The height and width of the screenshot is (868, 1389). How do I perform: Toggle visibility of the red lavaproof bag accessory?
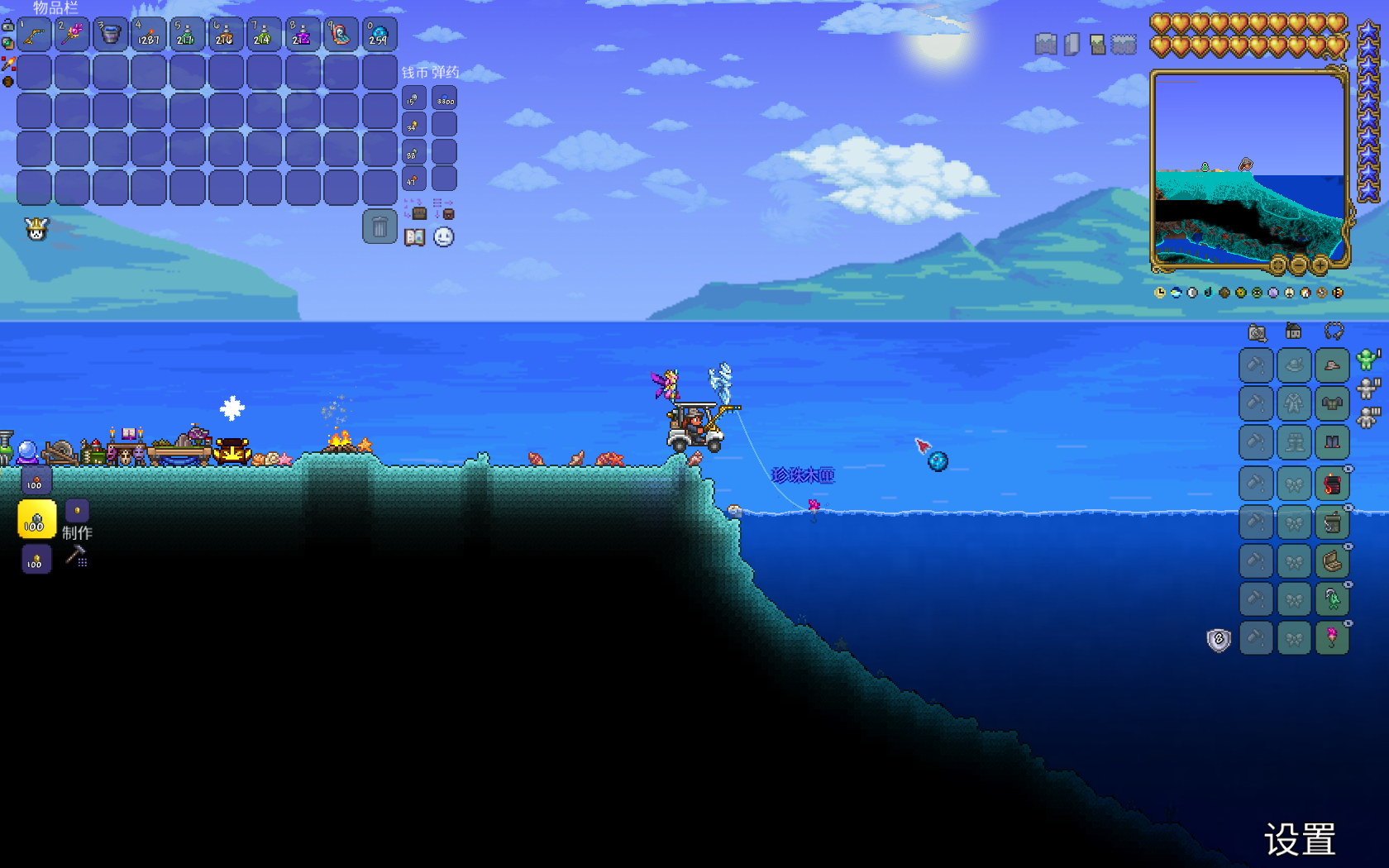pyautogui.click(x=1348, y=470)
